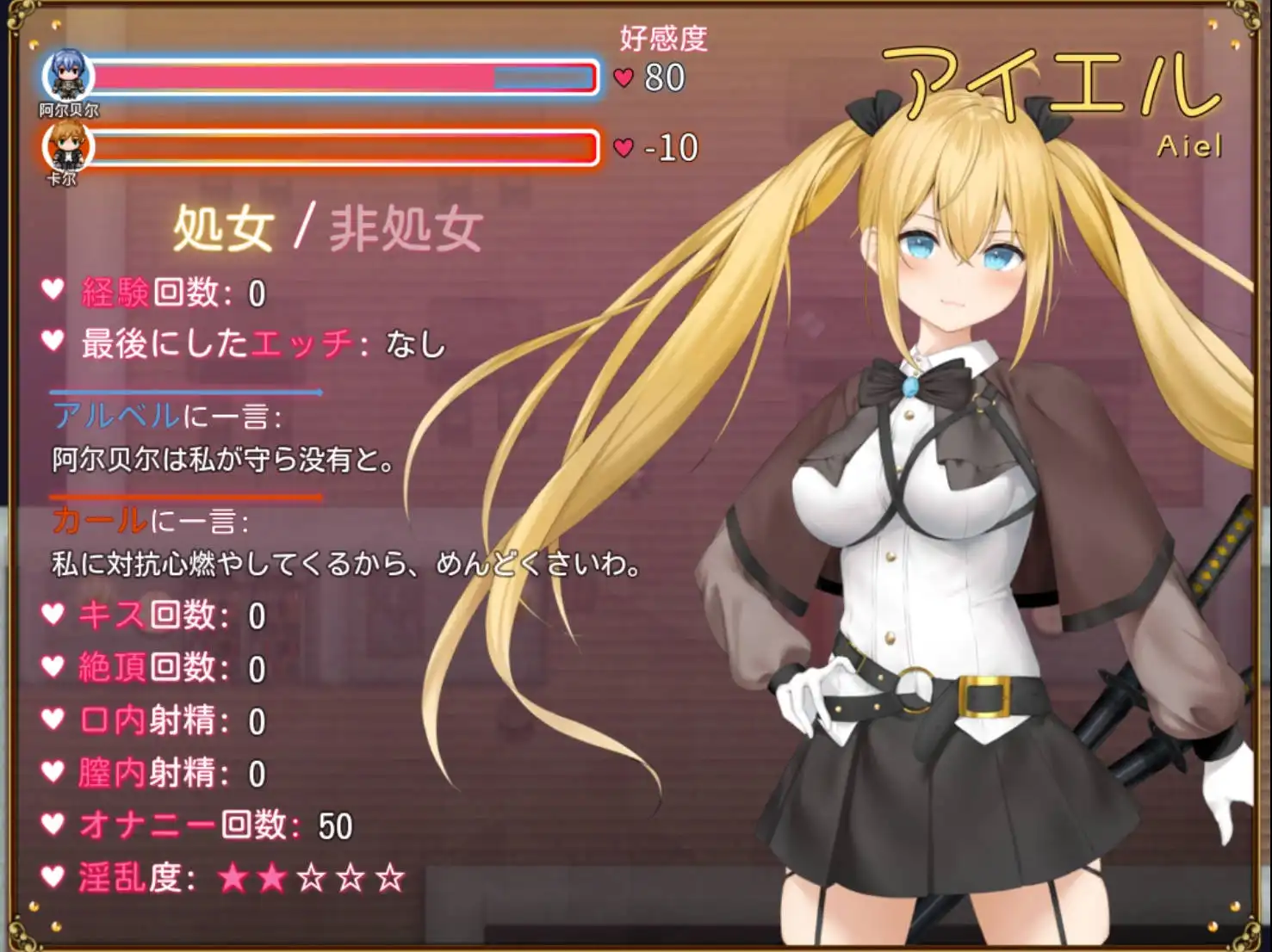The image size is (1272, 952).
Task: Open the 阿尔贝尔 character portrait
Action: click(68, 76)
